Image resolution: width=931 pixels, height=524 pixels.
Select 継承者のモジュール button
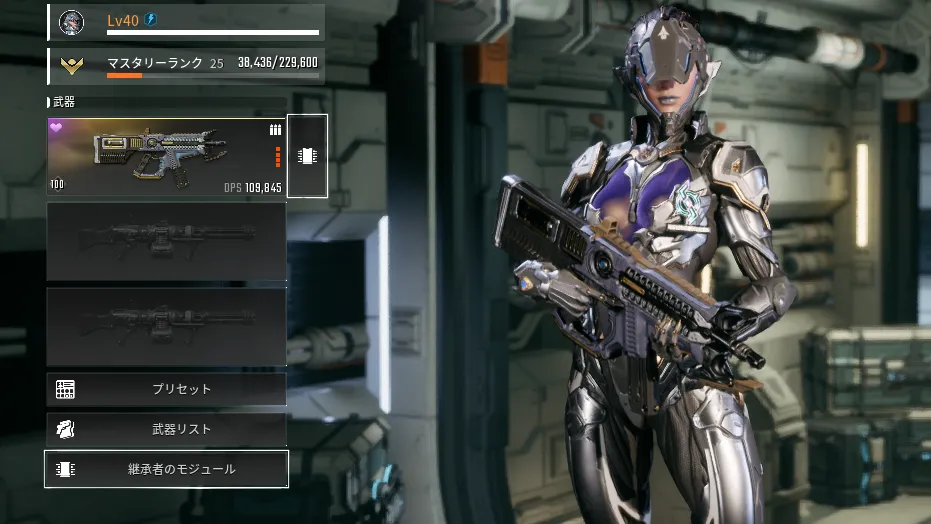[x=166, y=469]
